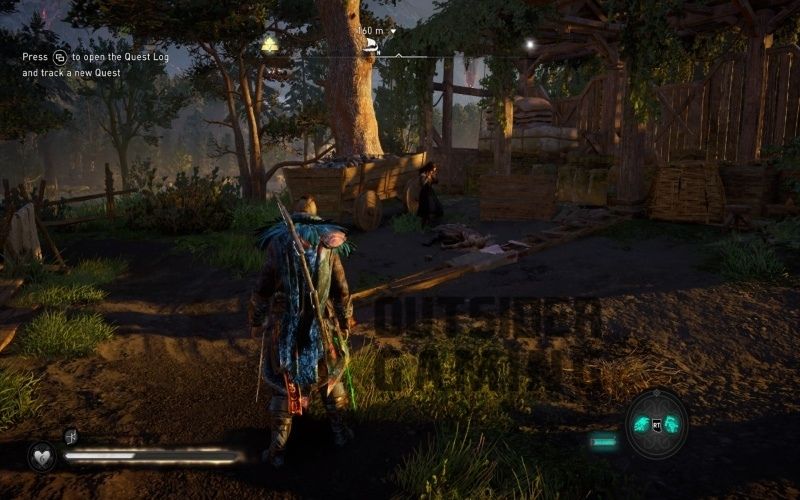Activate the right teal ability in the wheel
Image resolution: width=800 pixels, height=500 pixels.
click(672, 424)
